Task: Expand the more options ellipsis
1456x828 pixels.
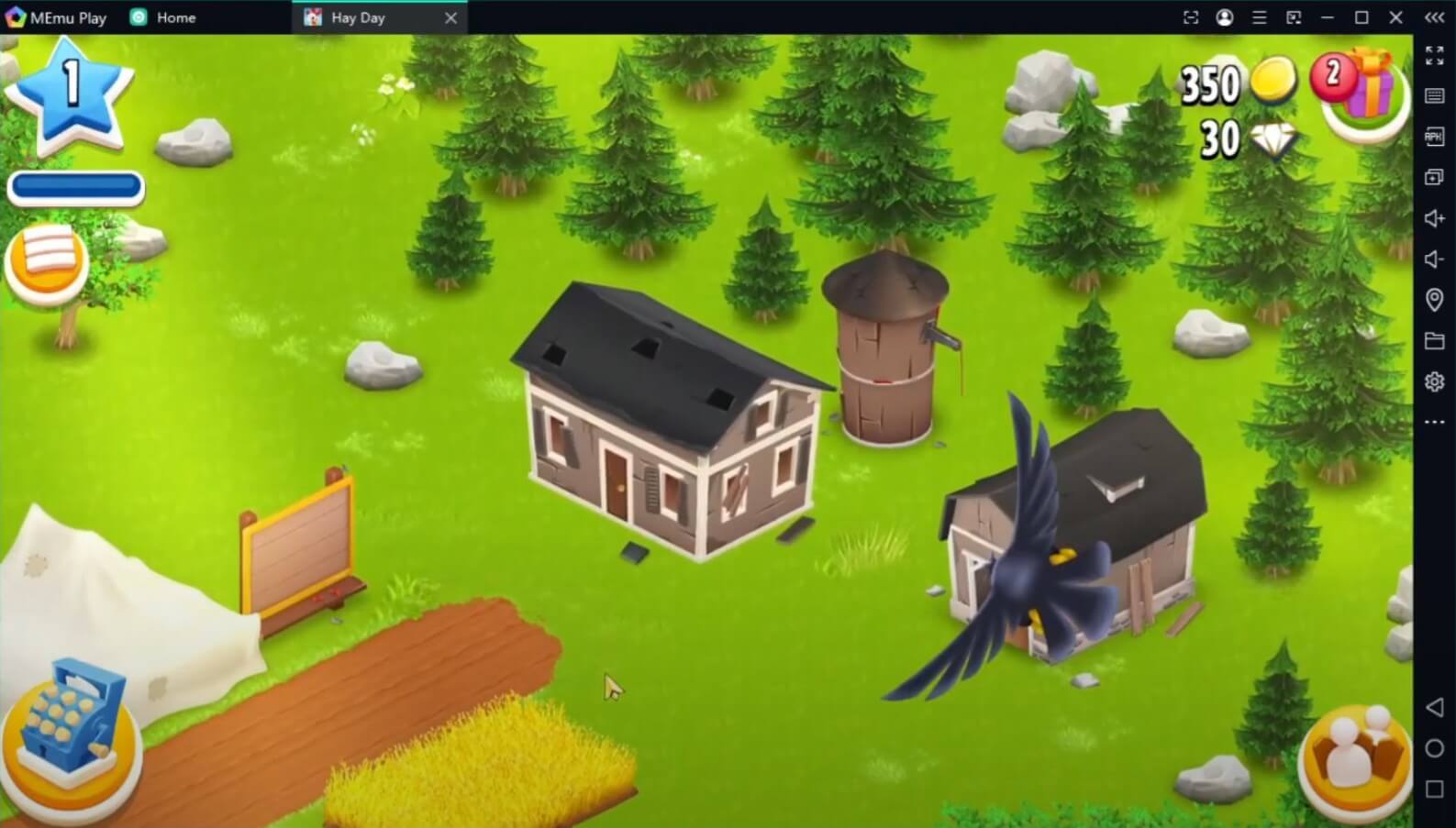Action: (x=1434, y=420)
